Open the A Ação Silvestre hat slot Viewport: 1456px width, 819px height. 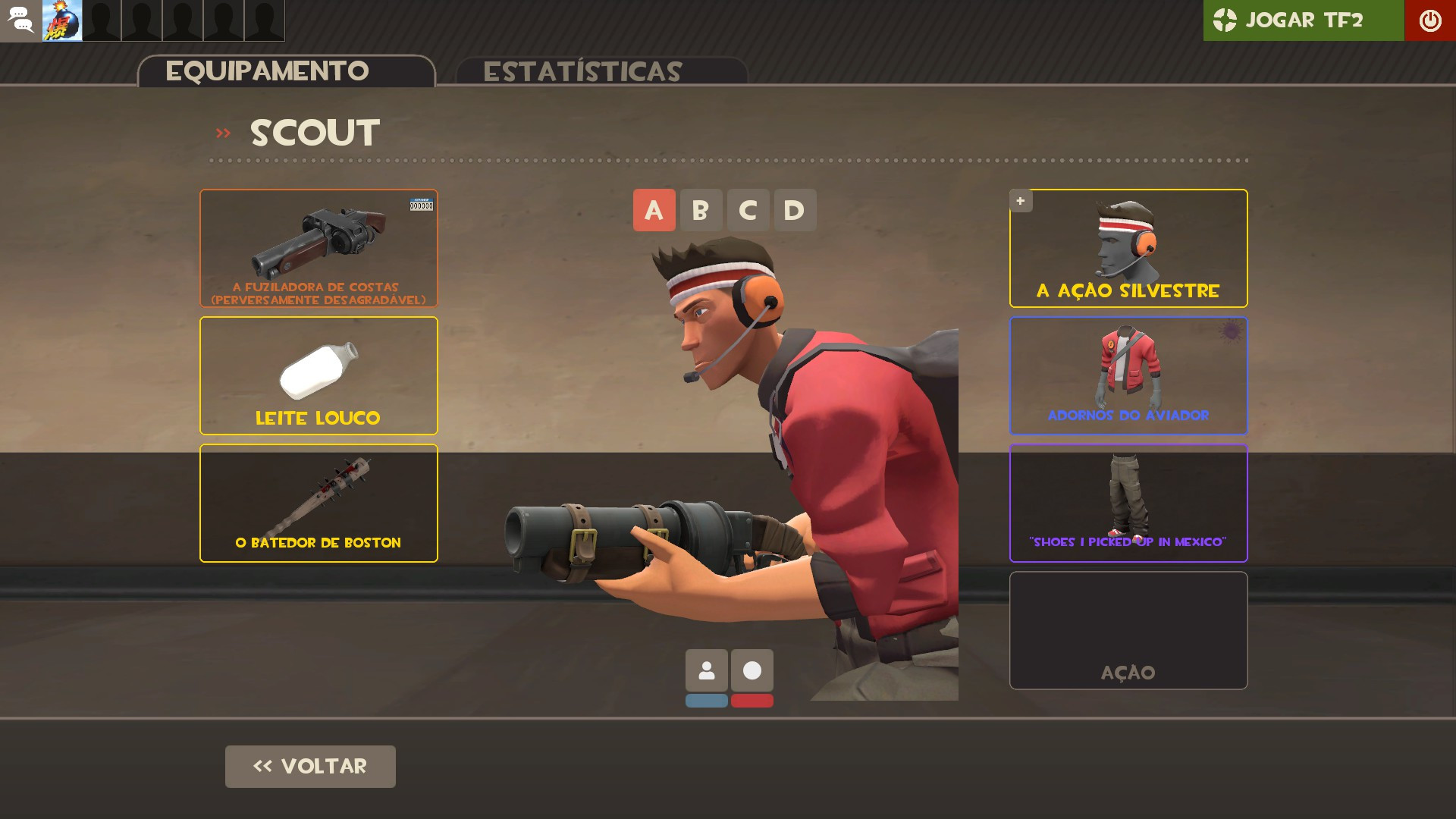(x=1128, y=248)
